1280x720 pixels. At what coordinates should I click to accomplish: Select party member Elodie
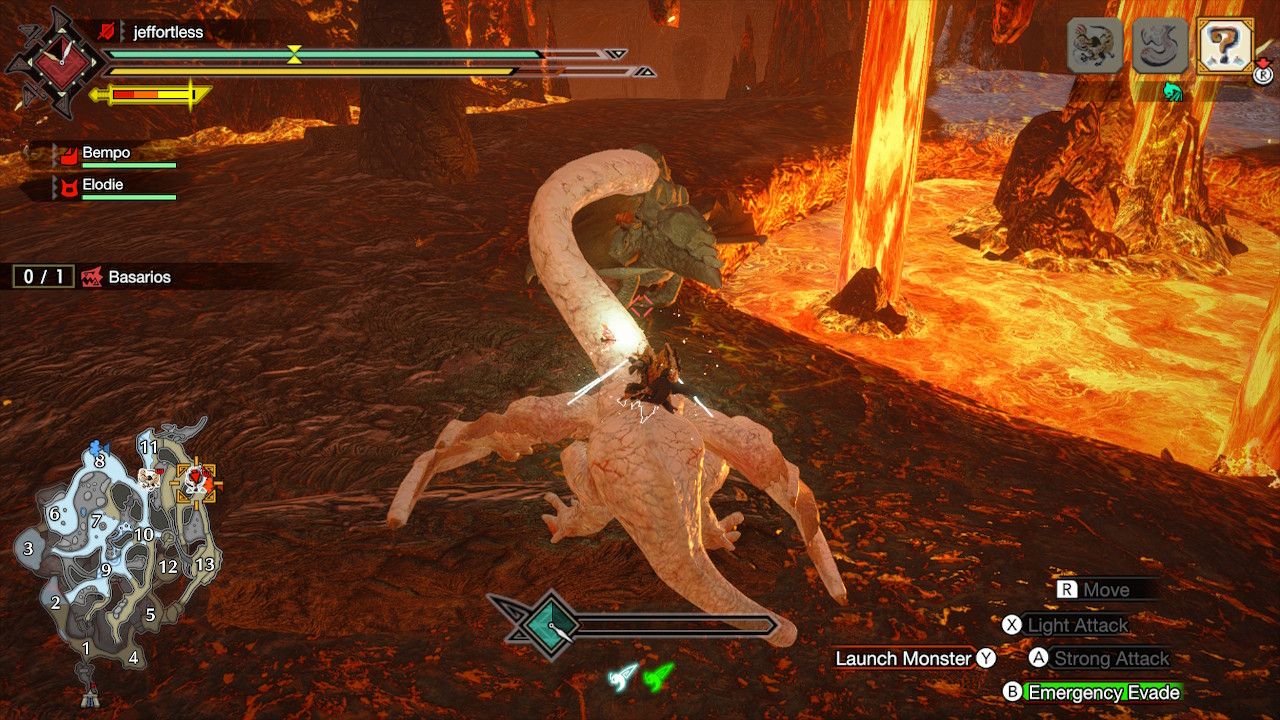pos(105,185)
